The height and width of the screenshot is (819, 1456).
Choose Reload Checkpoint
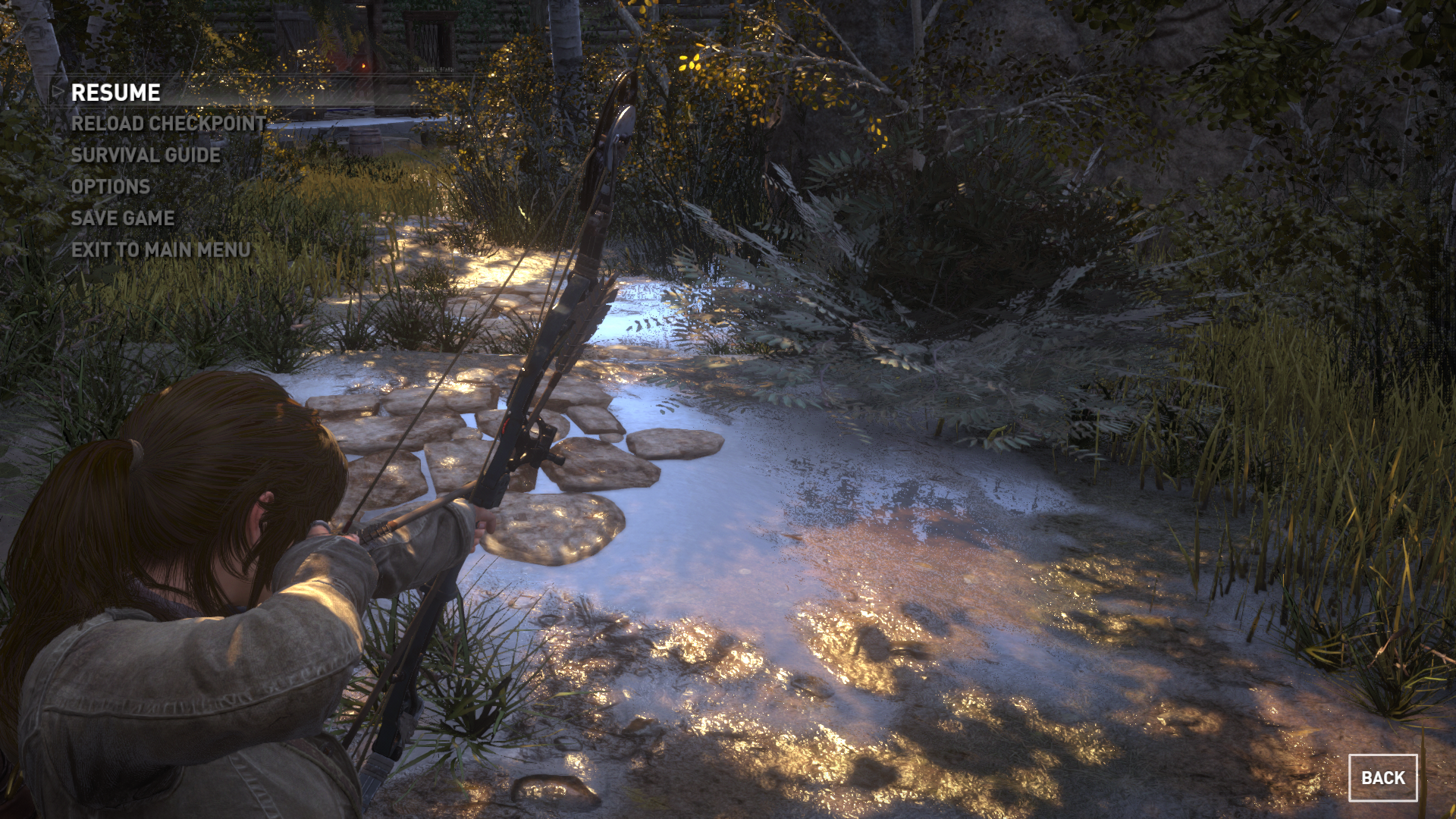[x=168, y=124]
